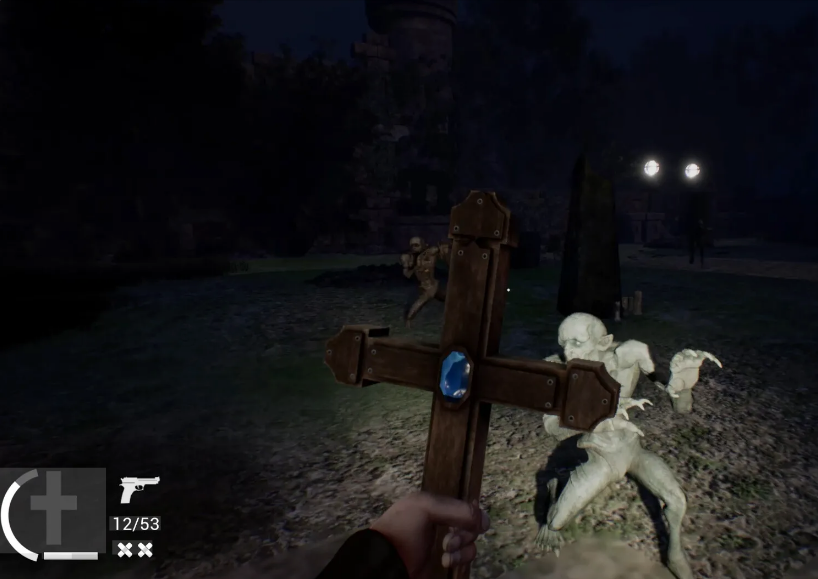Viewport: 818px width, 579px height.
Task: Select the cross item icon
Action: pyautogui.click(x=53, y=509)
